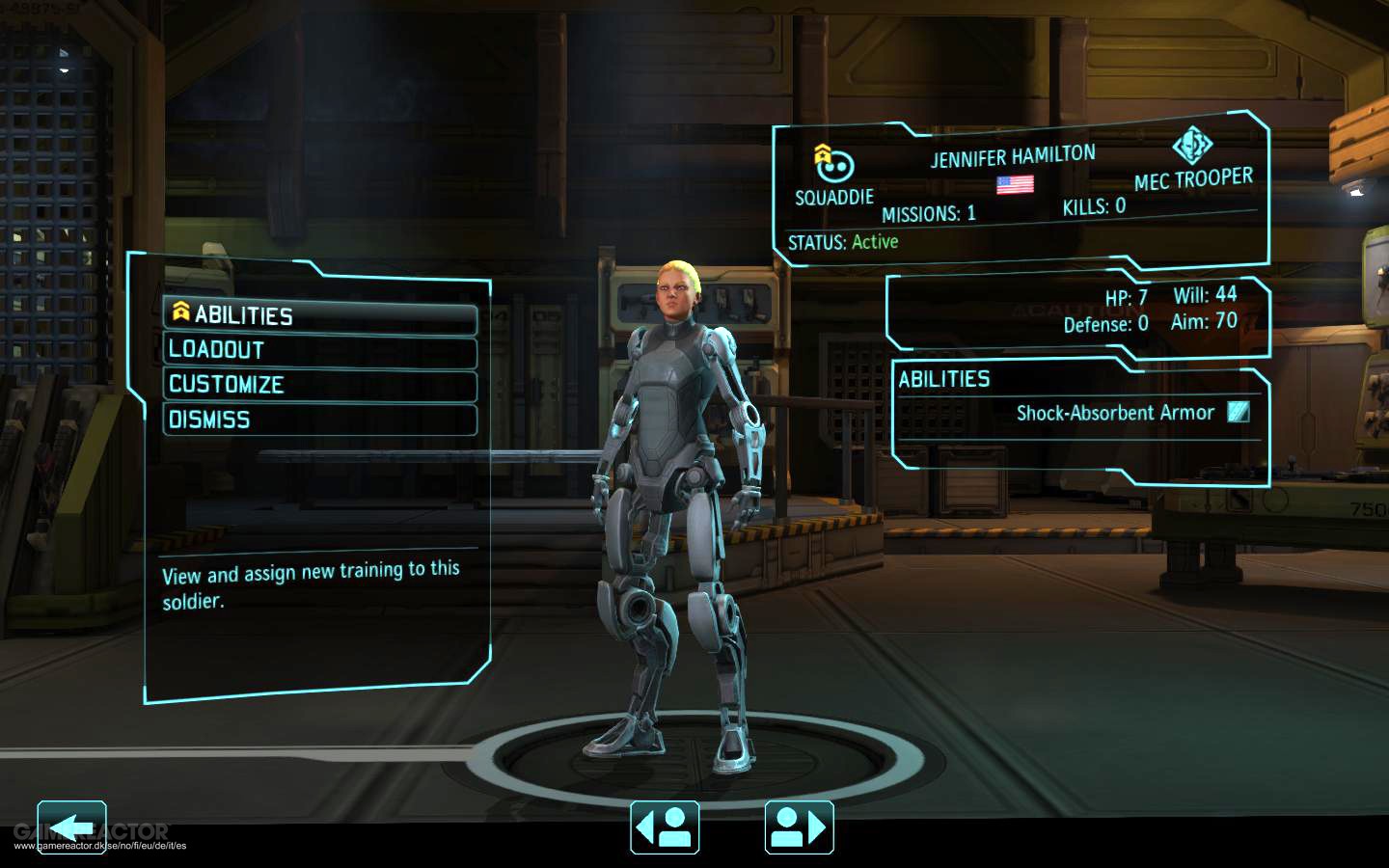1389x868 pixels.
Task: Select the previous soldier navigation icon
Action: tap(666, 827)
